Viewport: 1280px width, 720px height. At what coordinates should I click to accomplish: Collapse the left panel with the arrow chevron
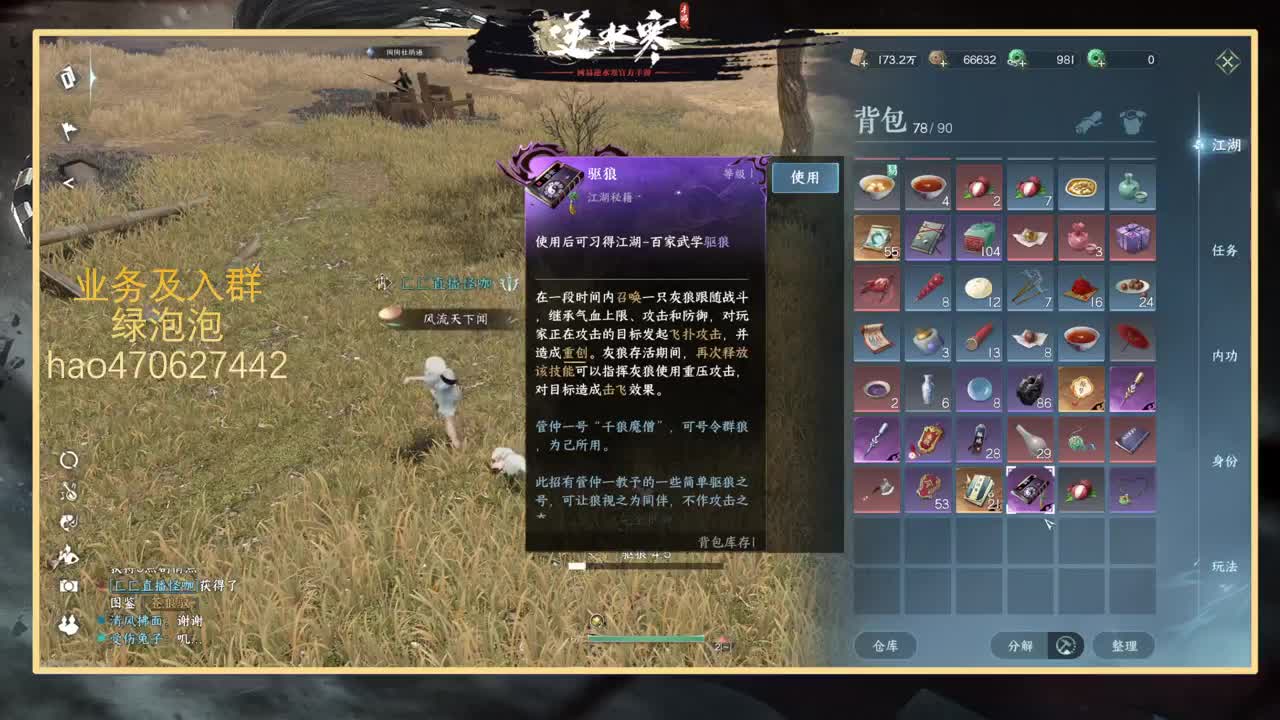point(68,181)
